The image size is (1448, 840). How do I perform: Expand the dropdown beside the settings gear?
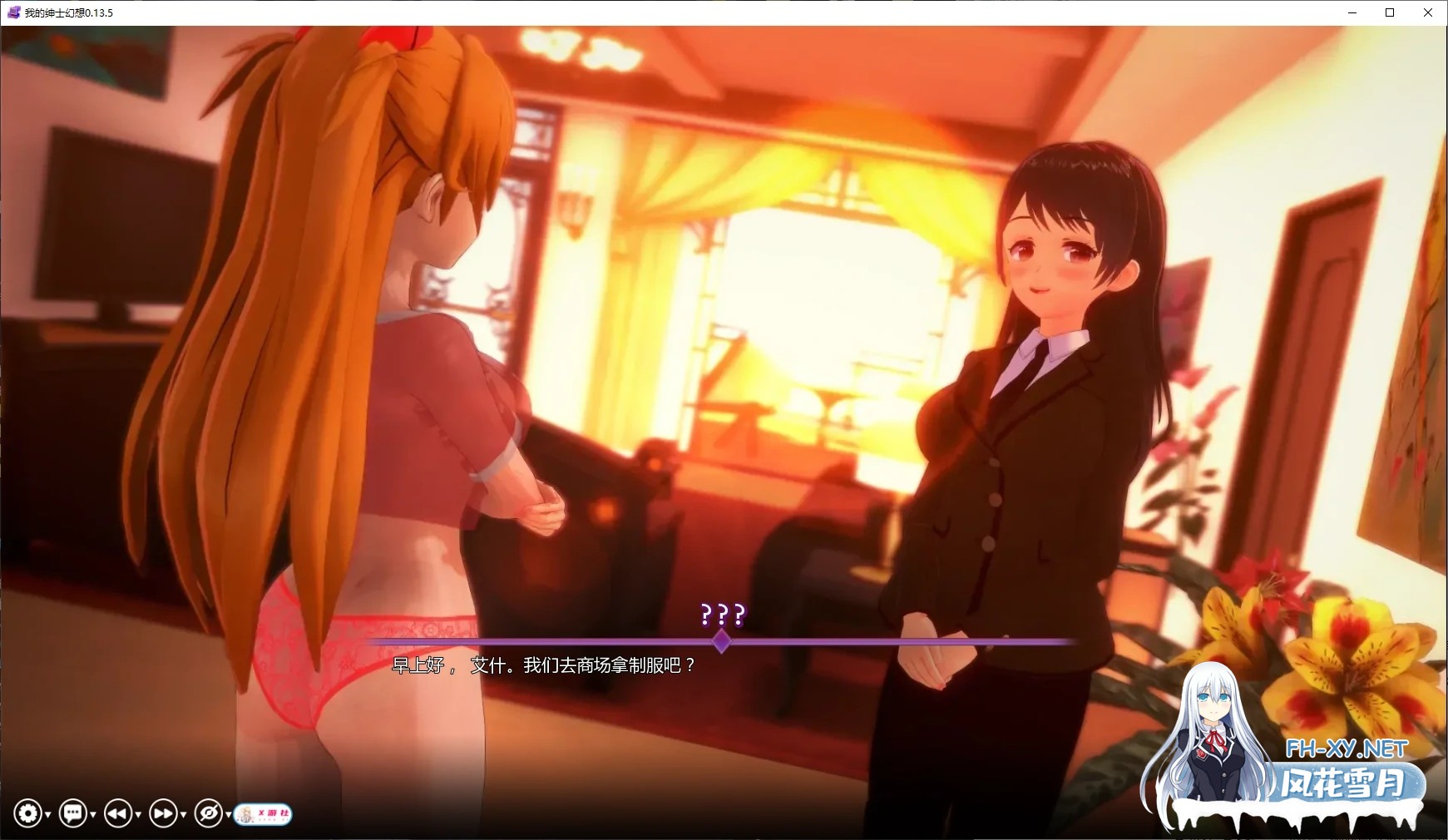click(48, 815)
